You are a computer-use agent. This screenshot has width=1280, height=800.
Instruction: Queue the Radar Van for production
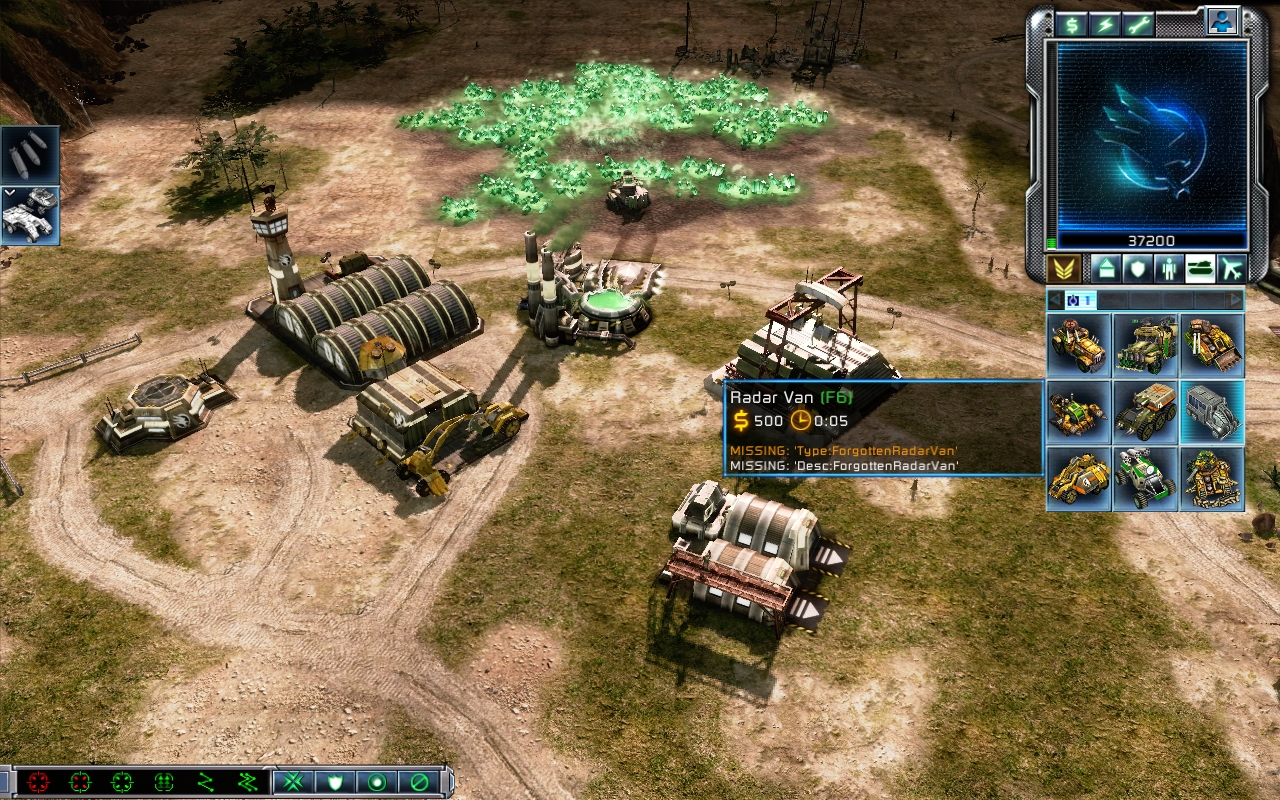1212,411
